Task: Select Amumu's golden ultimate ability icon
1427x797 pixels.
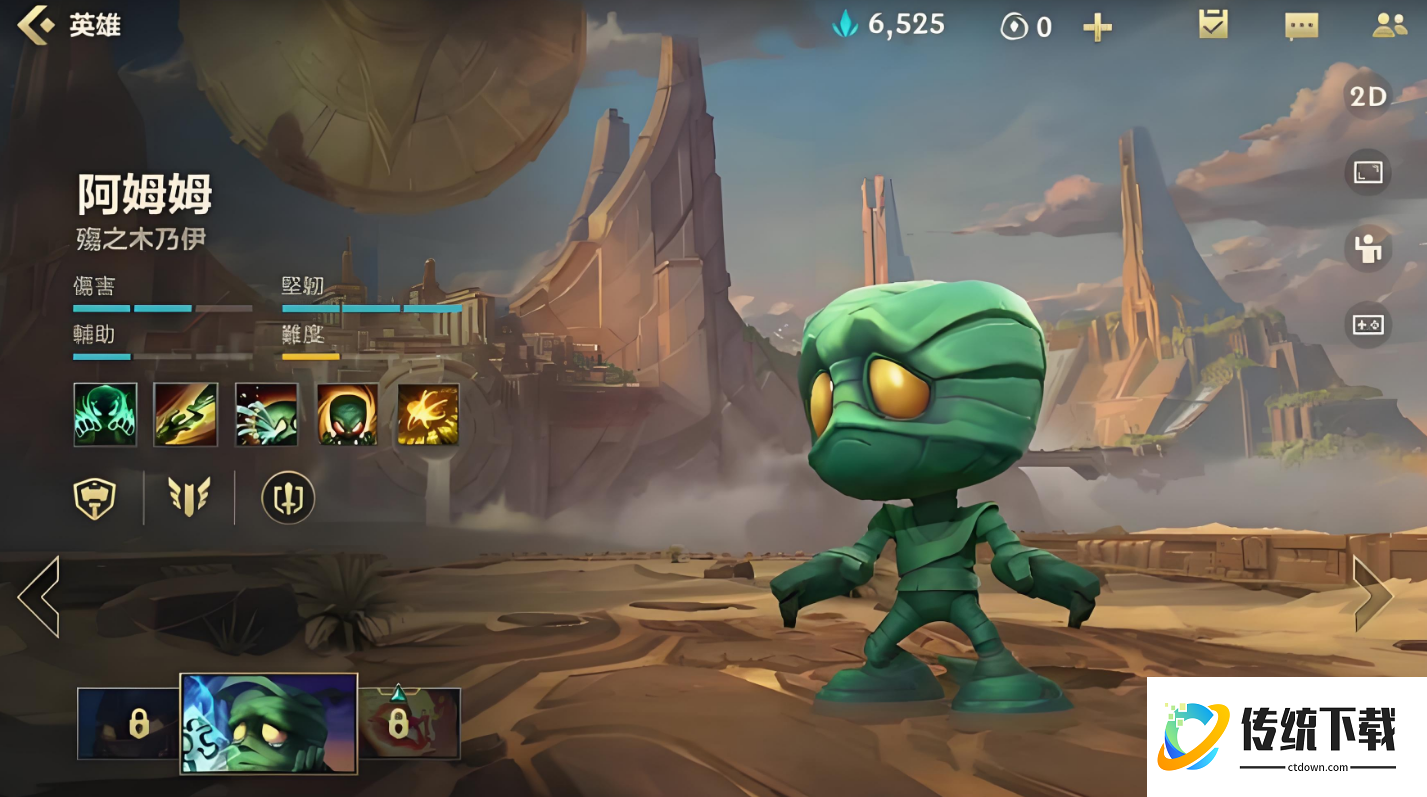Action: tap(428, 414)
